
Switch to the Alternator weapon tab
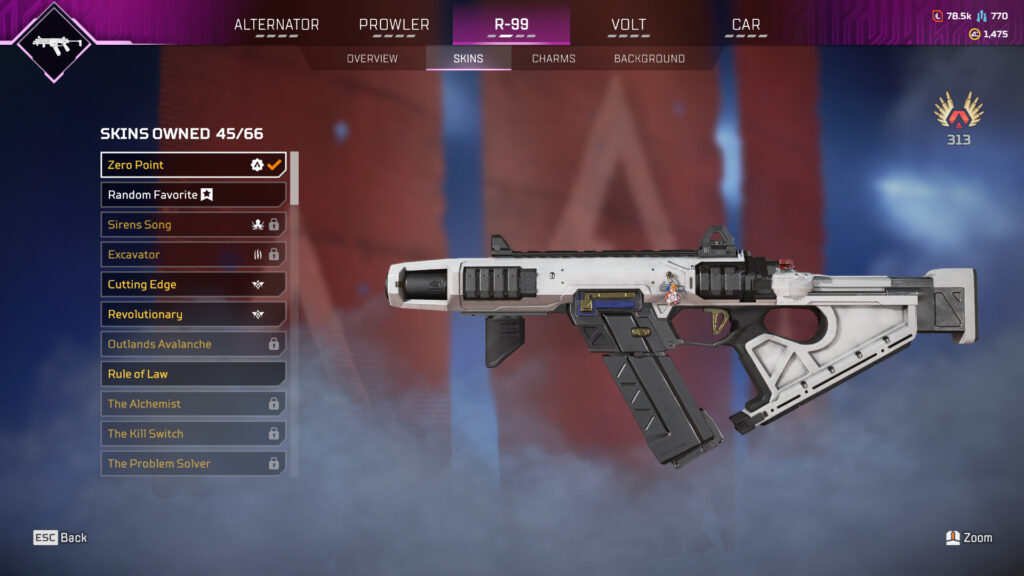click(x=277, y=25)
